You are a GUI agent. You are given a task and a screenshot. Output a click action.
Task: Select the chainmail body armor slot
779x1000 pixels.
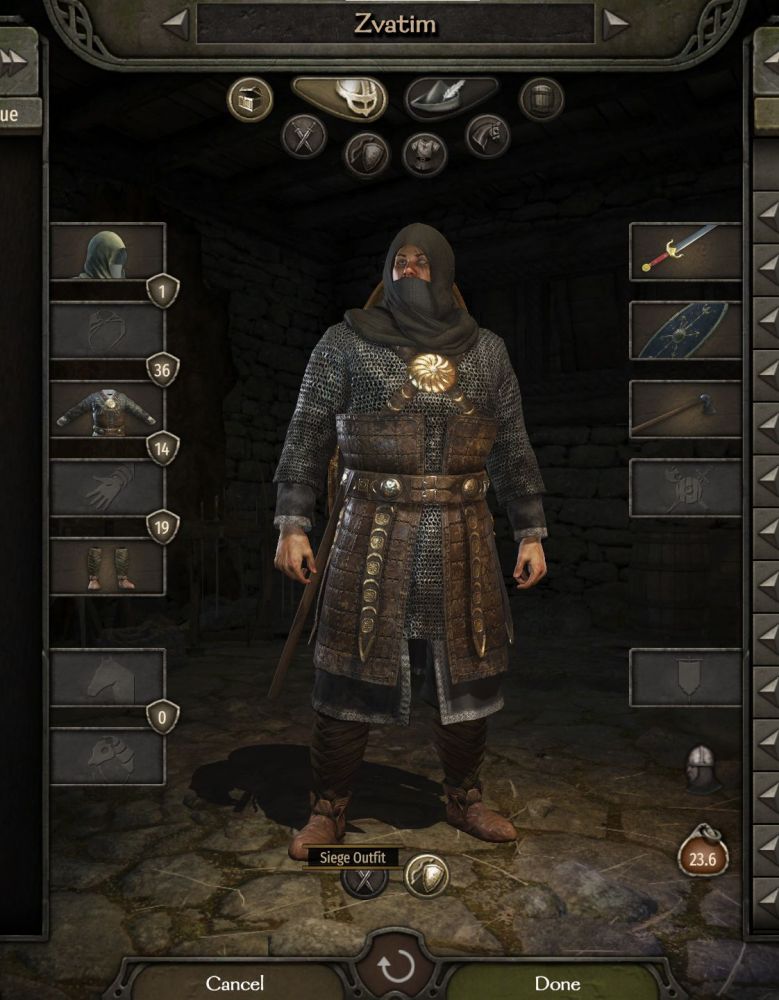[107, 409]
